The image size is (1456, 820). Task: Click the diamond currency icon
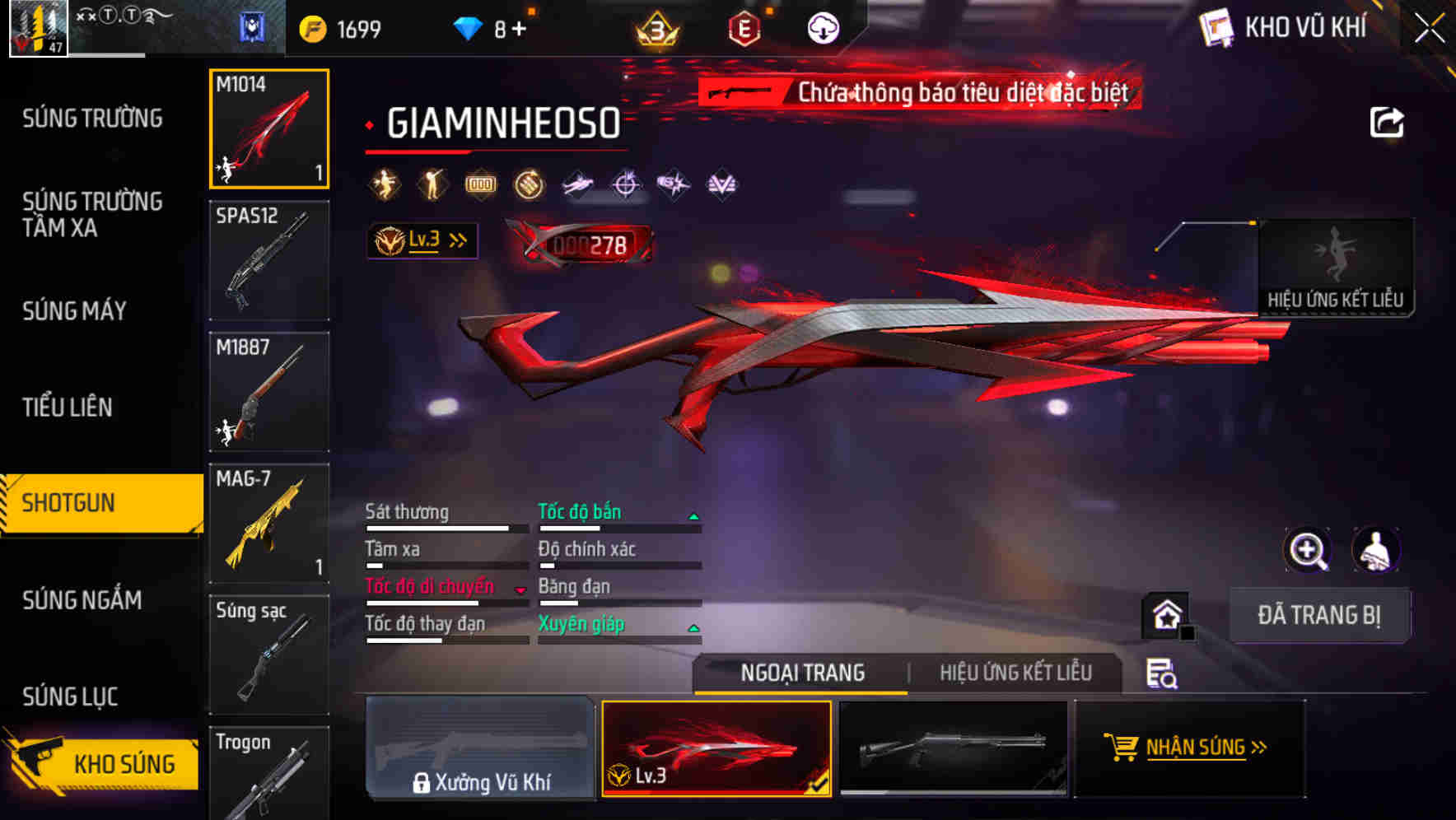pos(466,26)
